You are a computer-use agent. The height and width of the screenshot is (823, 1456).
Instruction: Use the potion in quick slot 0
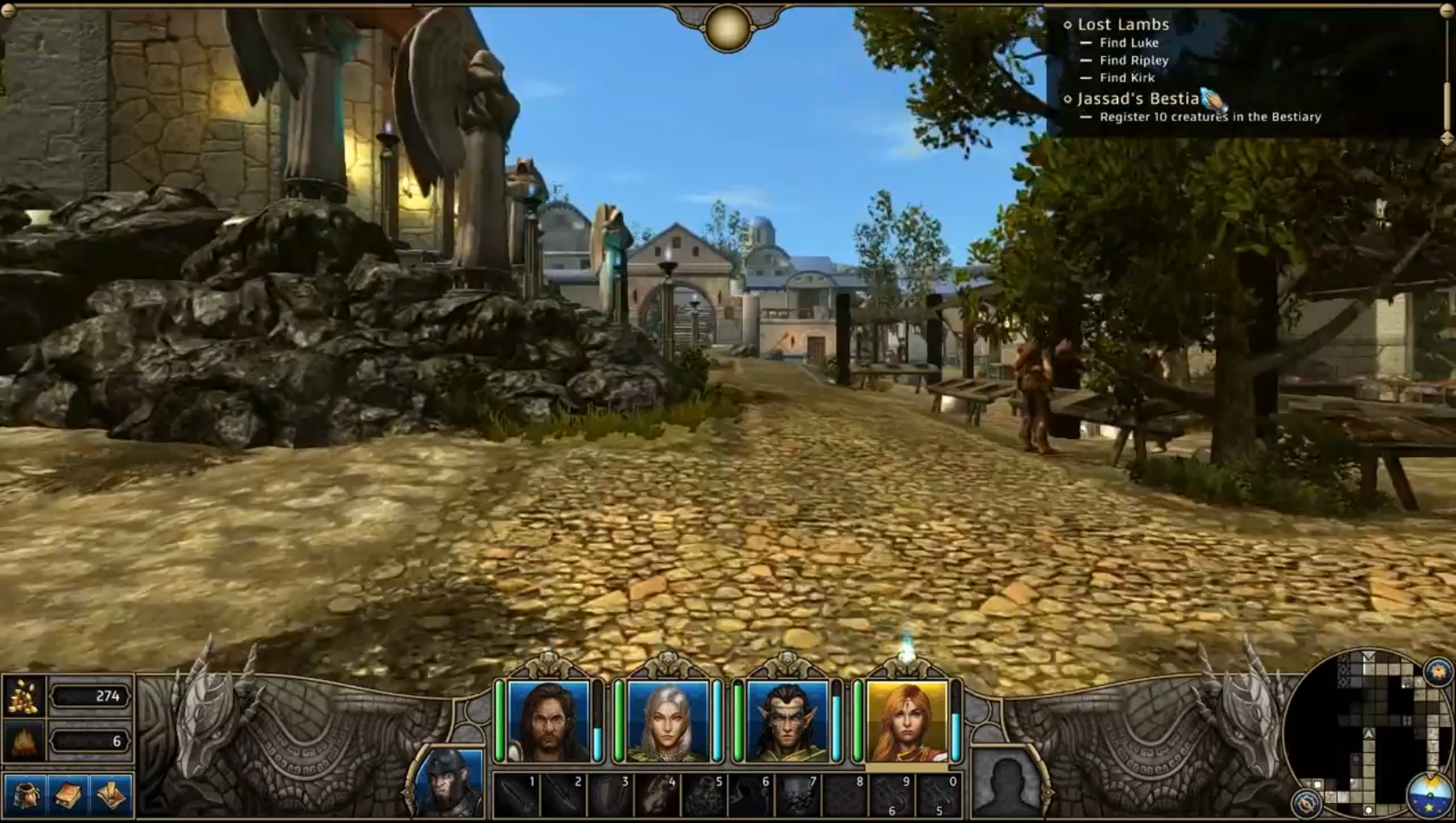point(938,794)
